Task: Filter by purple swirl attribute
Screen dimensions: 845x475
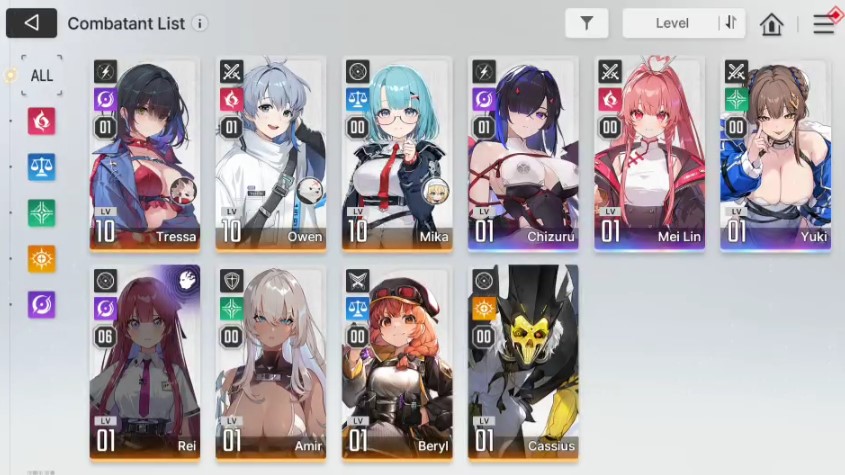Action: (41, 304)
